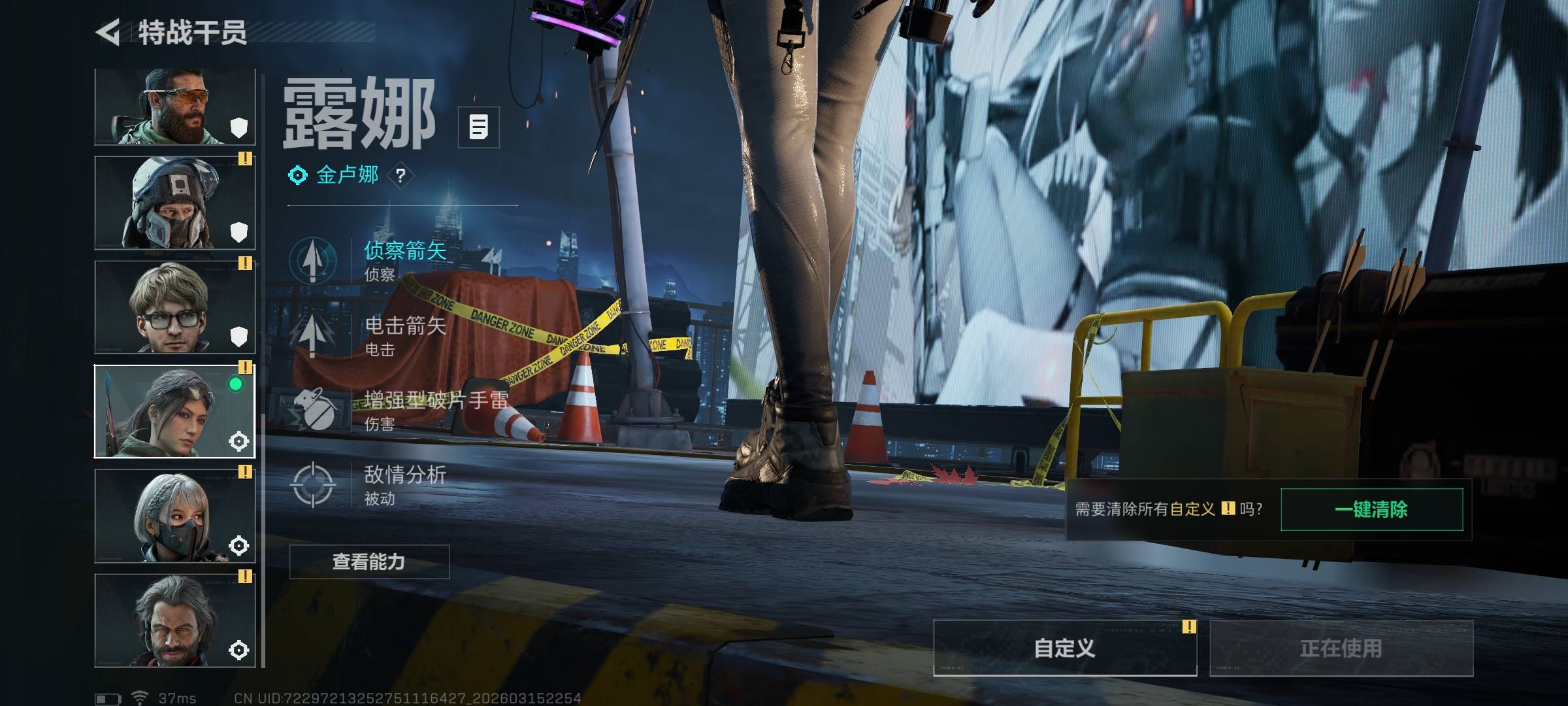The width and height of the screenshot is (1568, 706).
Task: Choose the helmeted operator with face mask
Action: (x=174, y=203)
